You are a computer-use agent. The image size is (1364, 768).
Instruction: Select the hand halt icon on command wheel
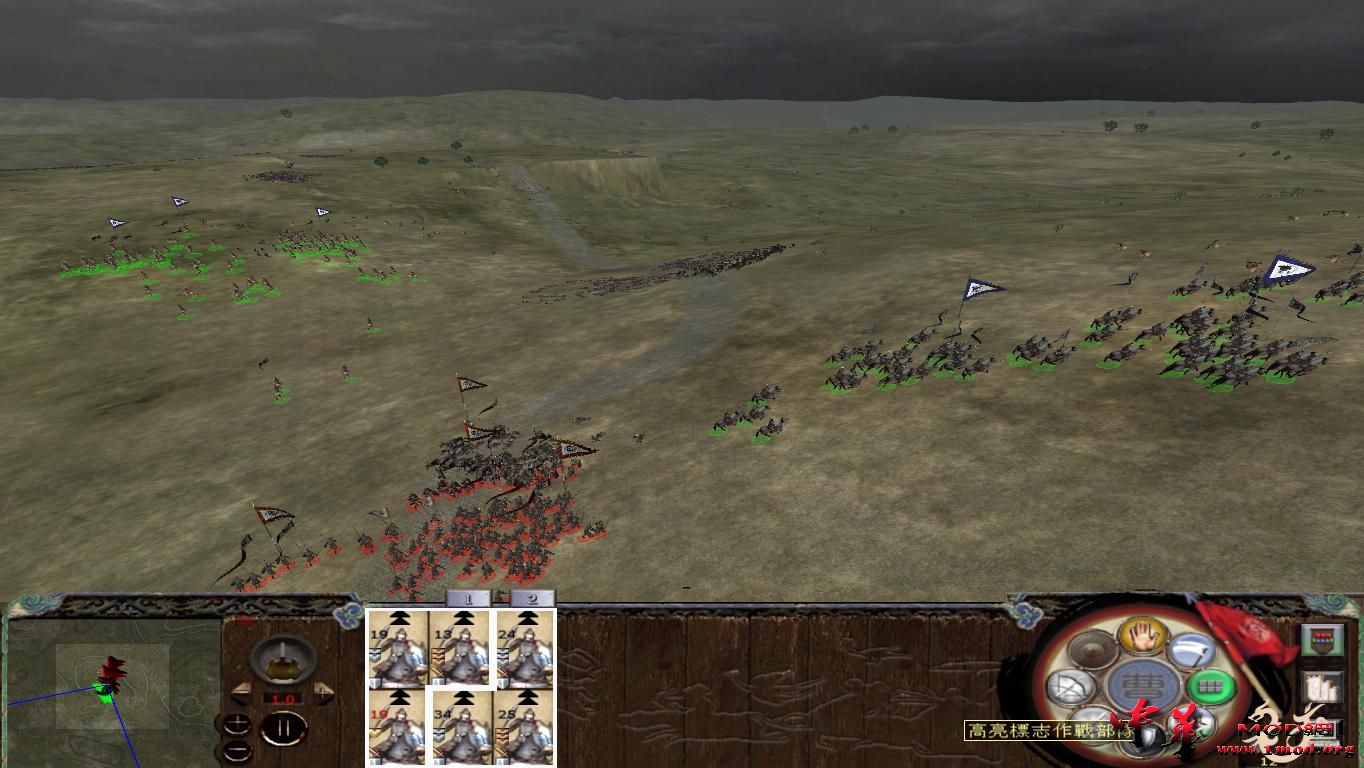click(x=1141, y=635)
